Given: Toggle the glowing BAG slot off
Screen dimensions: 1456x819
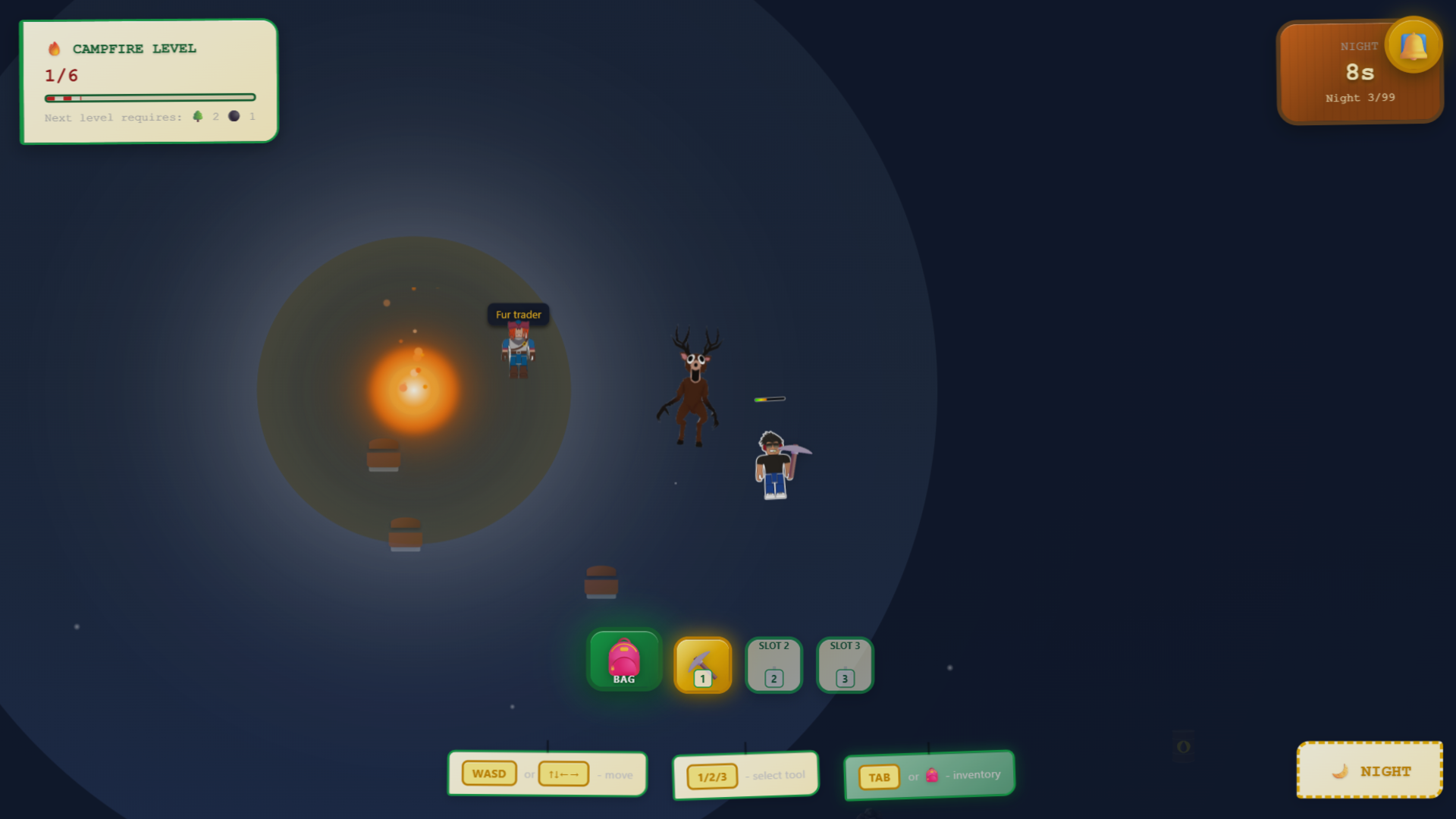Looking at the screenshot, I should [623, 660].
